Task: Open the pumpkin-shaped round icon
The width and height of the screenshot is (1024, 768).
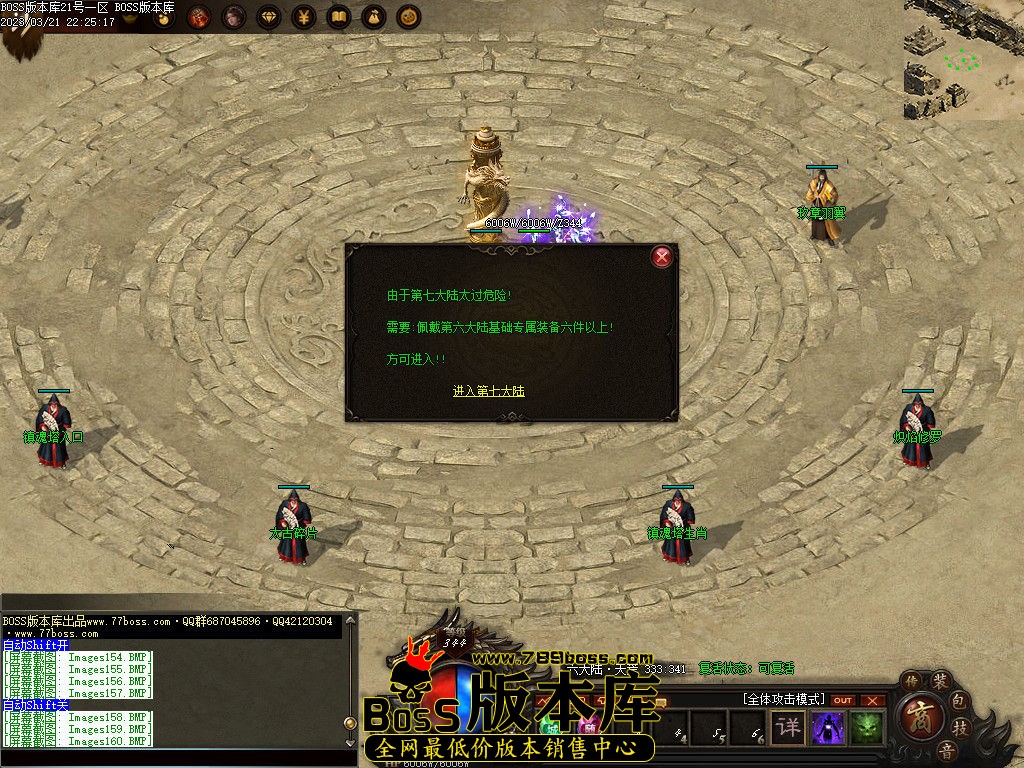Action: 408,17
